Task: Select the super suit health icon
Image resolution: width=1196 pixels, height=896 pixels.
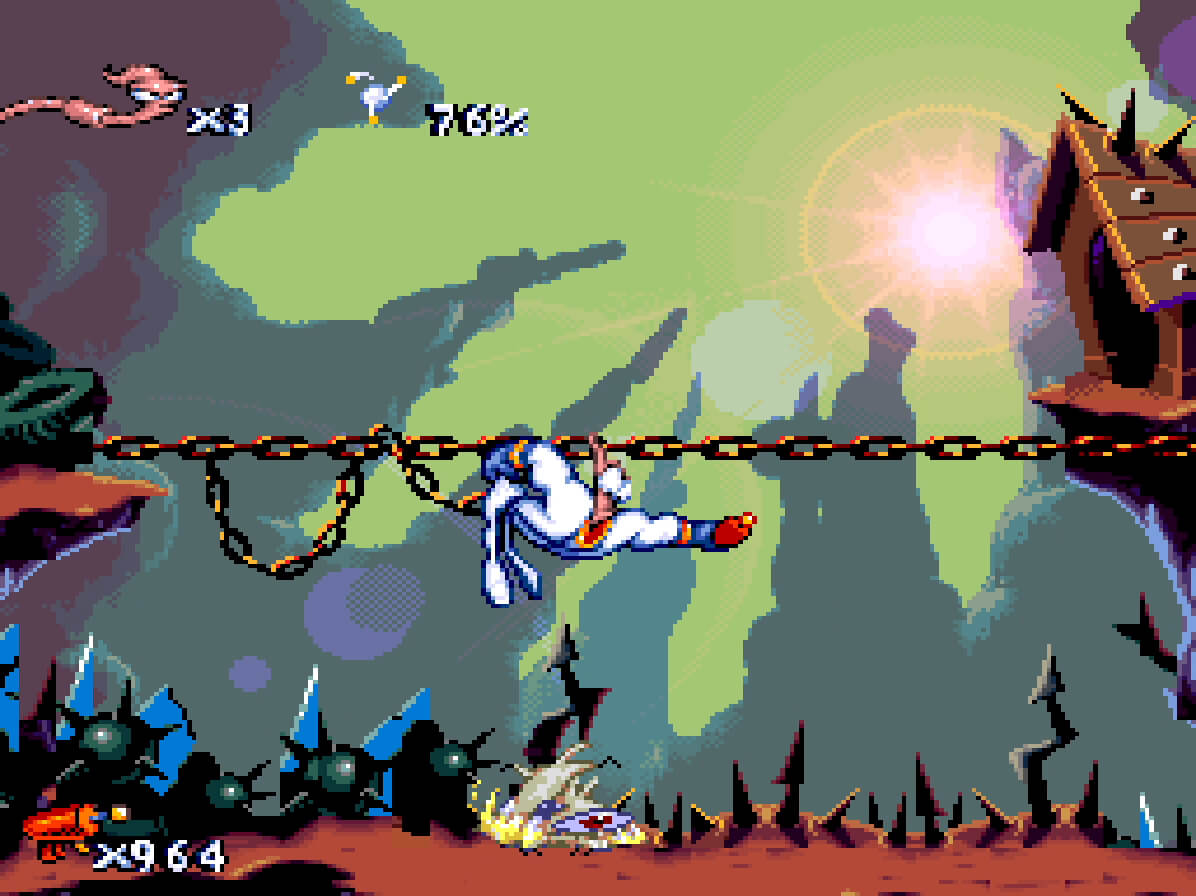Action: coord(376,97)
